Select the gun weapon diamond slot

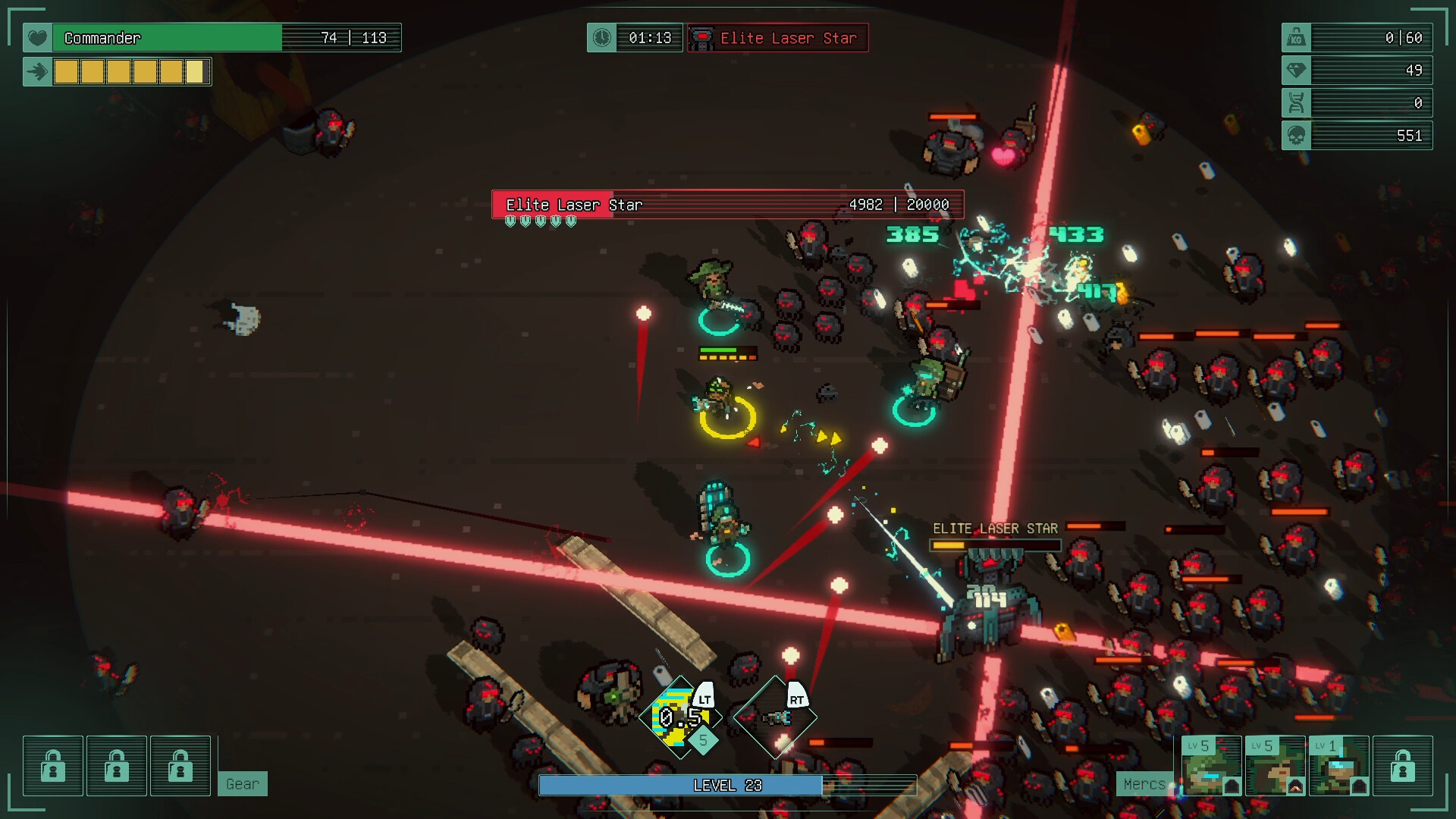tap(775, 717)
